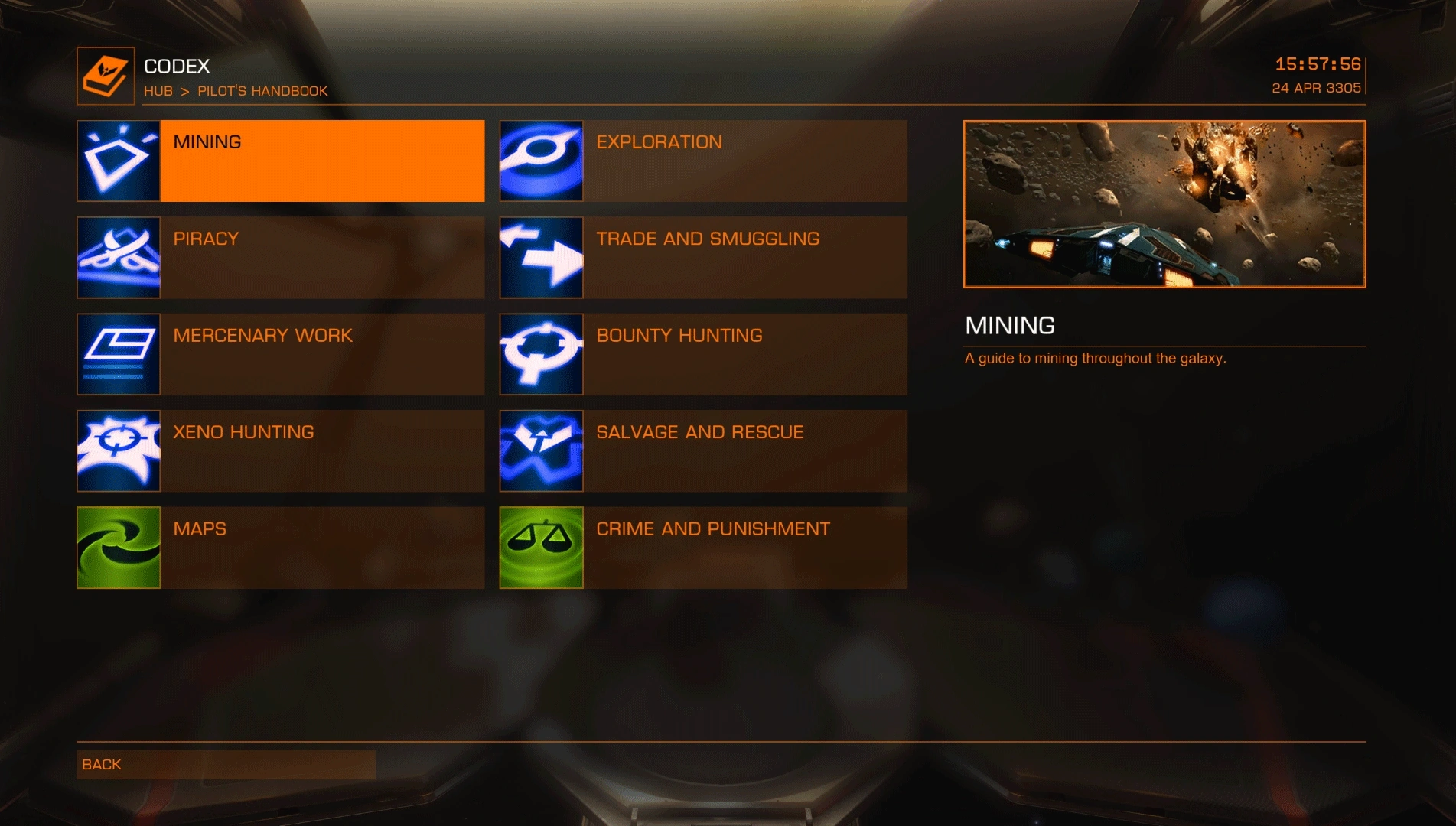The height and width of the screenshot is (826, 1456).
Task: Select the green Maps swirl icon
Action: (118, 547)
